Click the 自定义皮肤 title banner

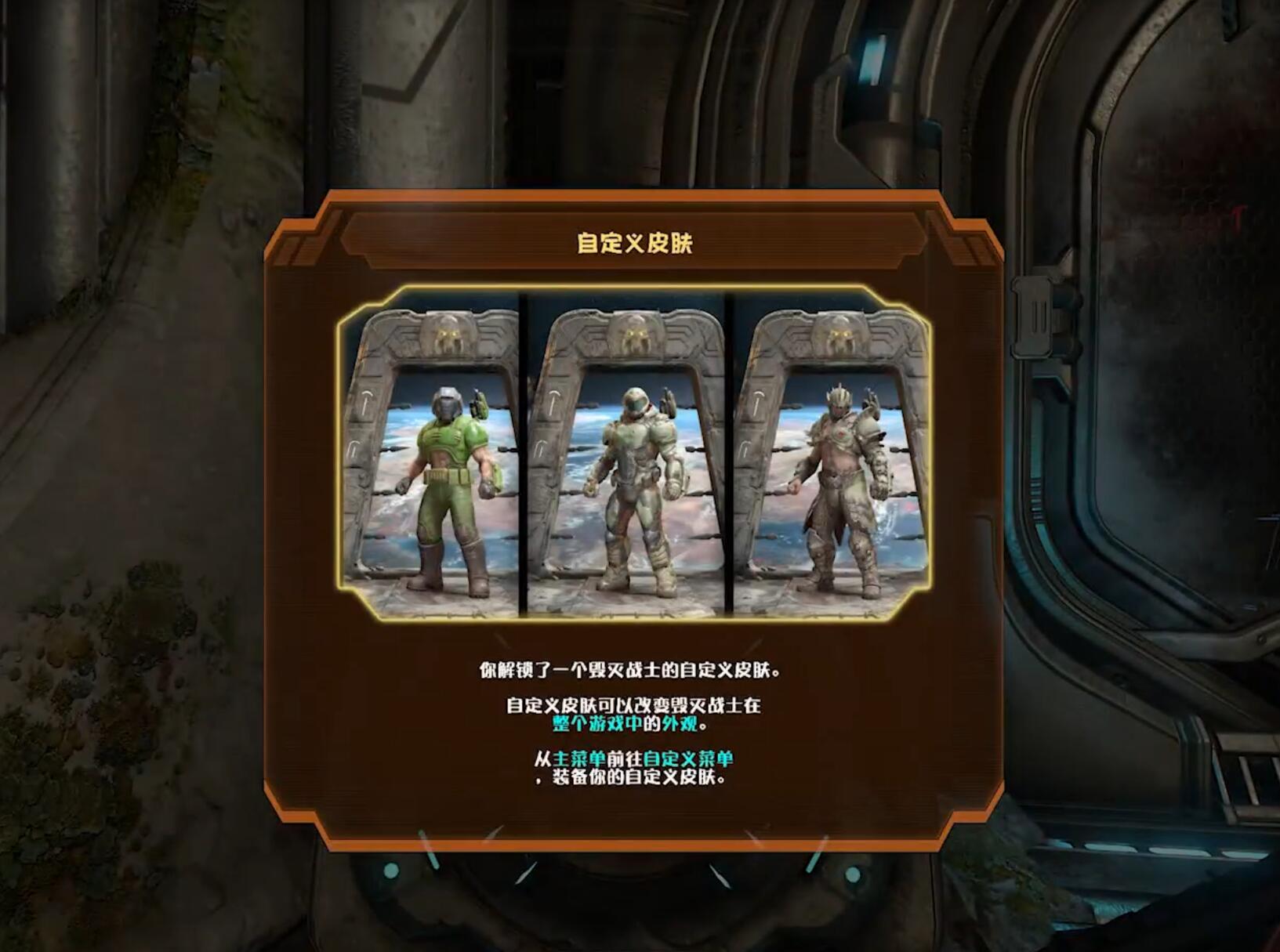[x=636, y=243]
